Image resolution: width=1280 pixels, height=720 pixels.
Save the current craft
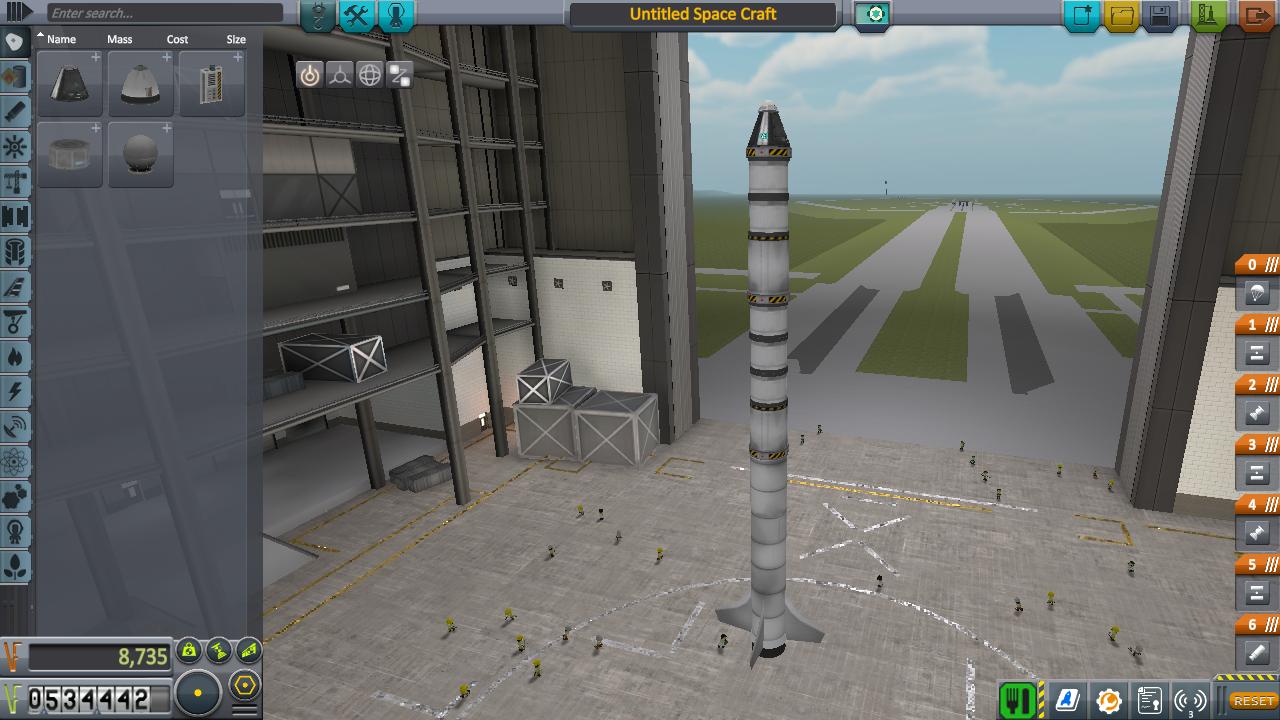(1161, 15)
